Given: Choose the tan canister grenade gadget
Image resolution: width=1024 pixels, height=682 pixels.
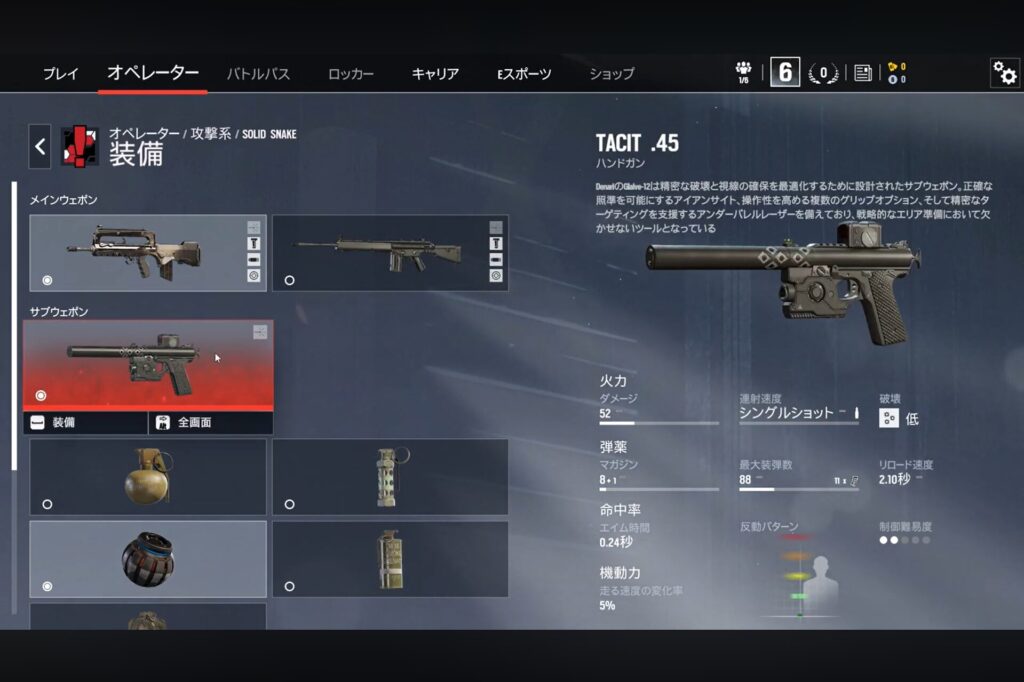Looking at the screenshot, I should (390, 558).
